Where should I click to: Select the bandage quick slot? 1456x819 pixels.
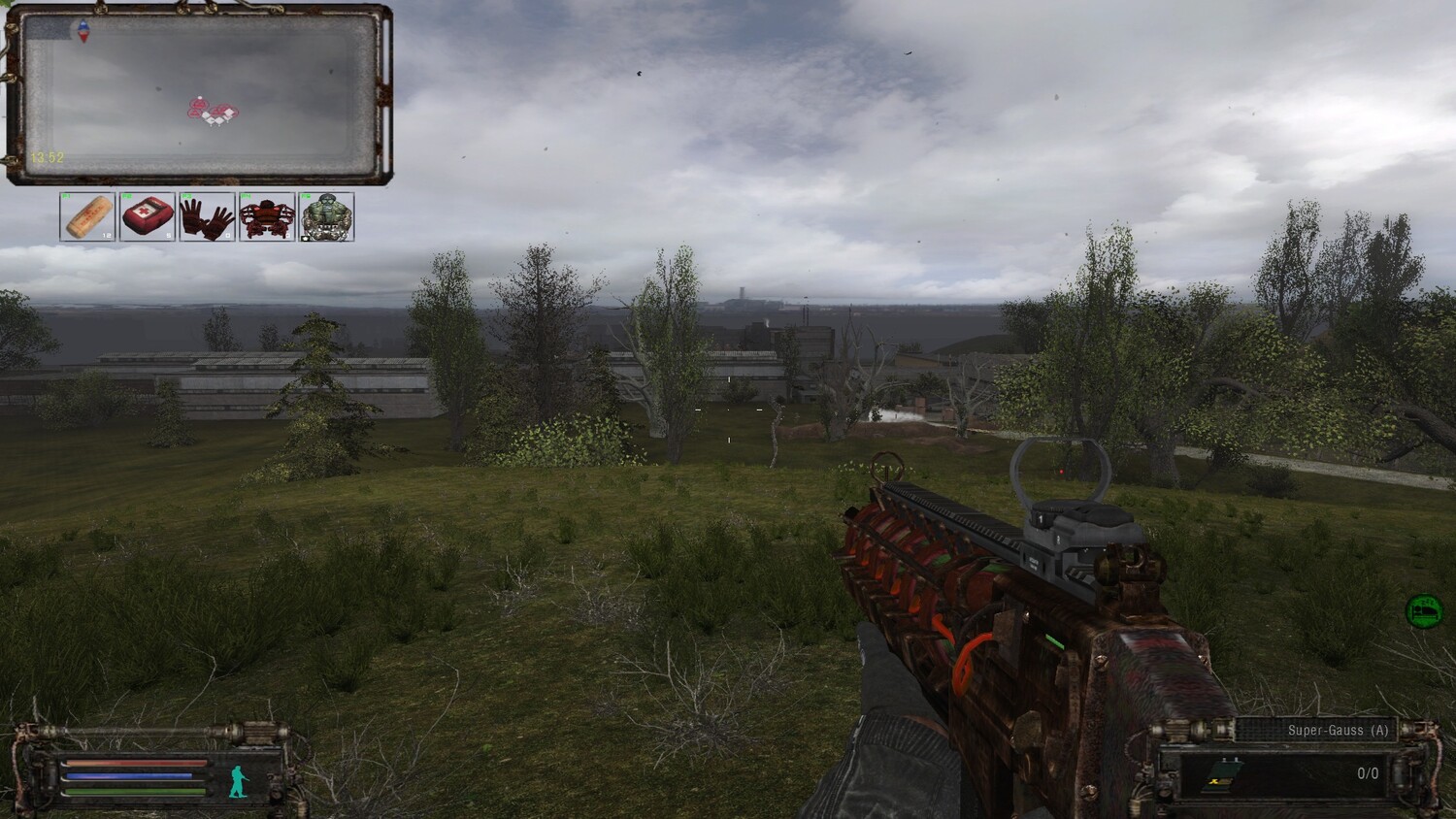(x=88, y=216)
